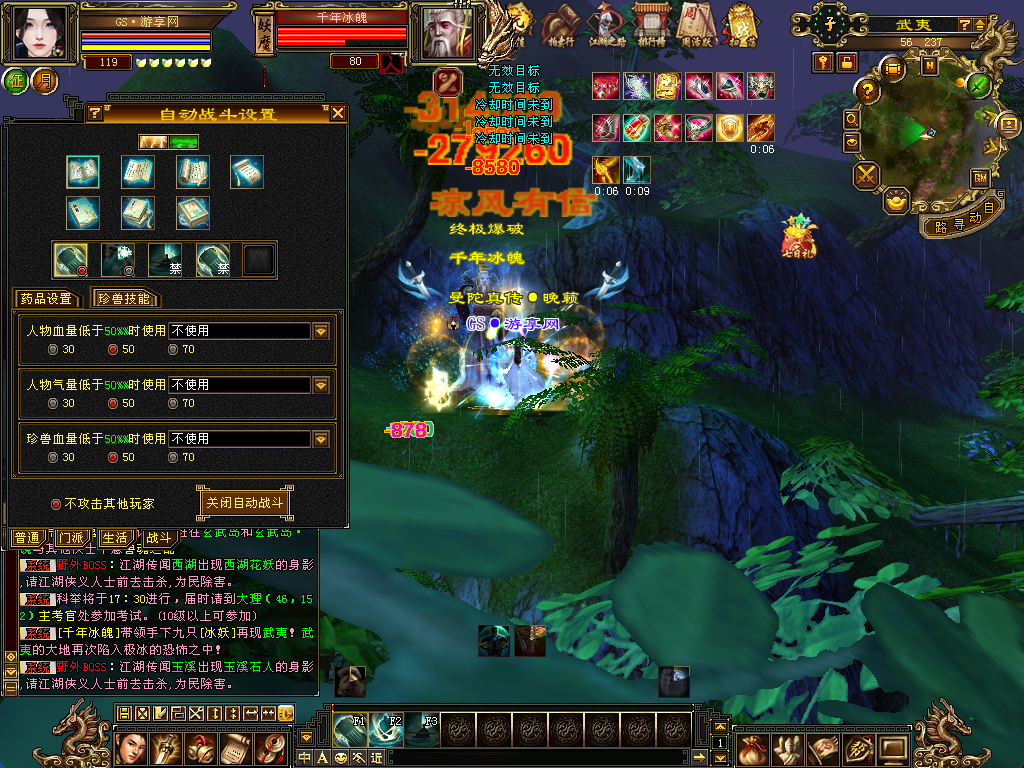
Task: Open the 药品设置 tab
Action: pos(47,298)
